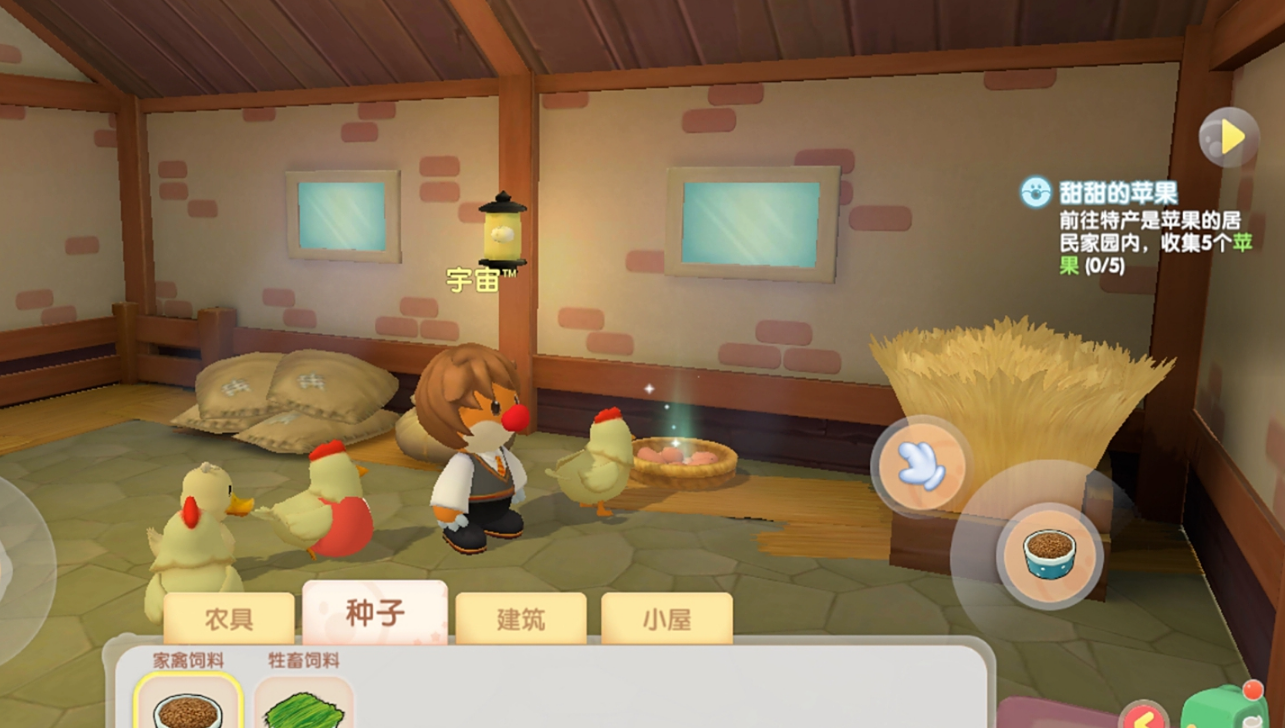This screenshot has width=1285, height=728.
Task: Use the feed bowl action button
Action: (x=1048, y=553)
